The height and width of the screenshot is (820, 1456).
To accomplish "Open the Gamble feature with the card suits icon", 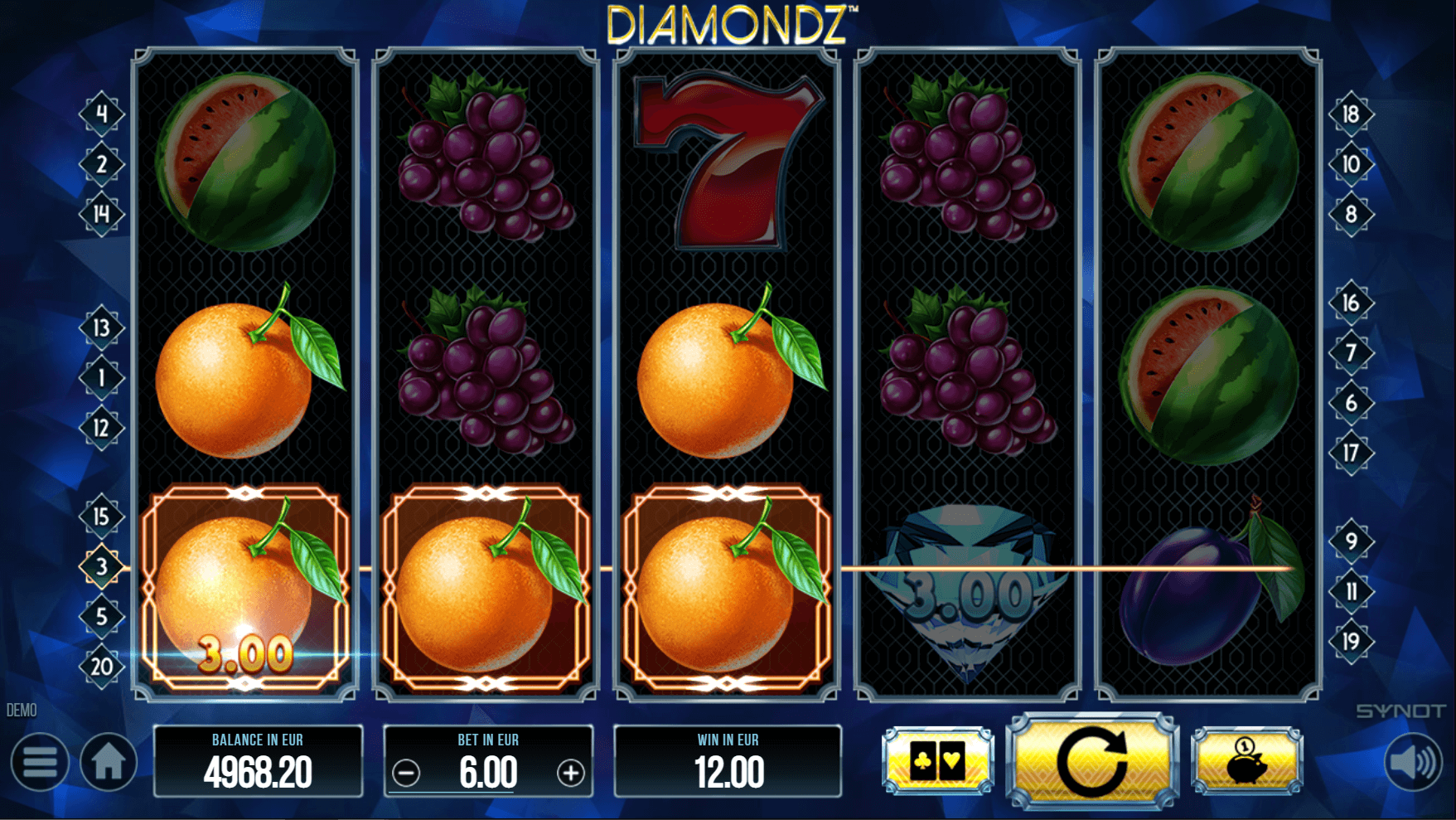I will (x=937, y=760).
